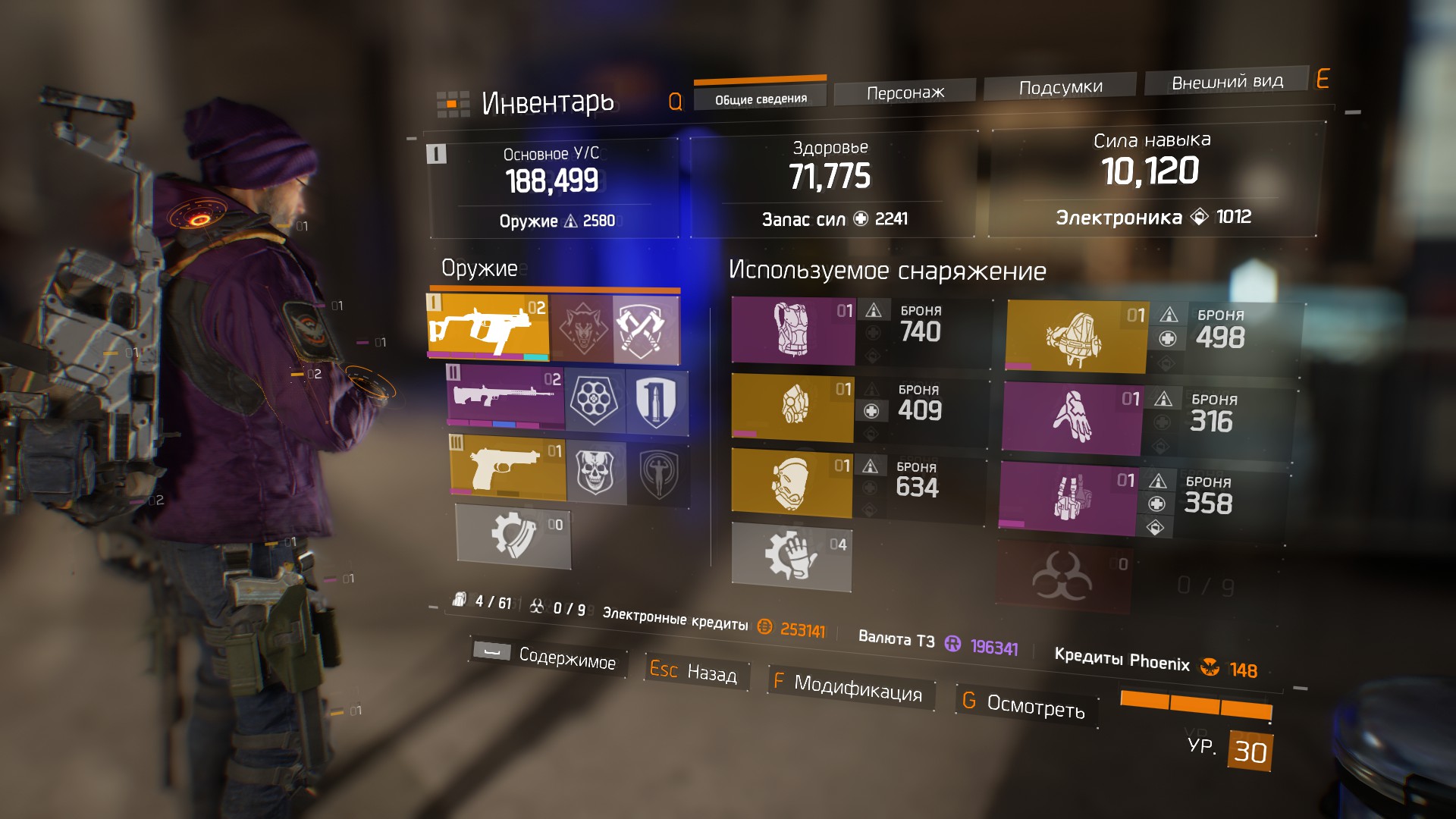This screenshot has width=1456, height=819.
Task: Select the Внешний вид tab
Action: coord(1227,82)
